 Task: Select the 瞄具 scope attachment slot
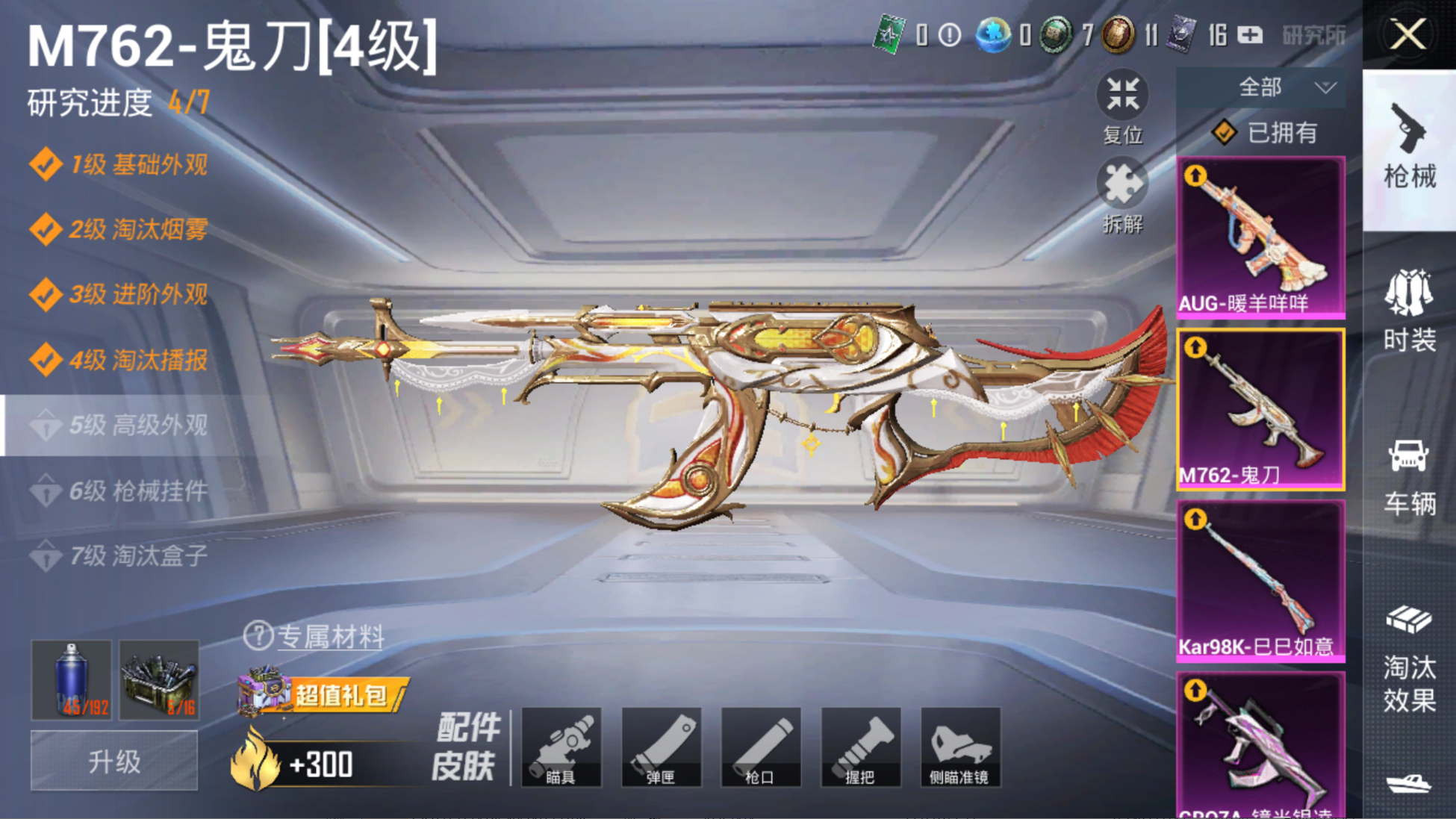(561, 747)
